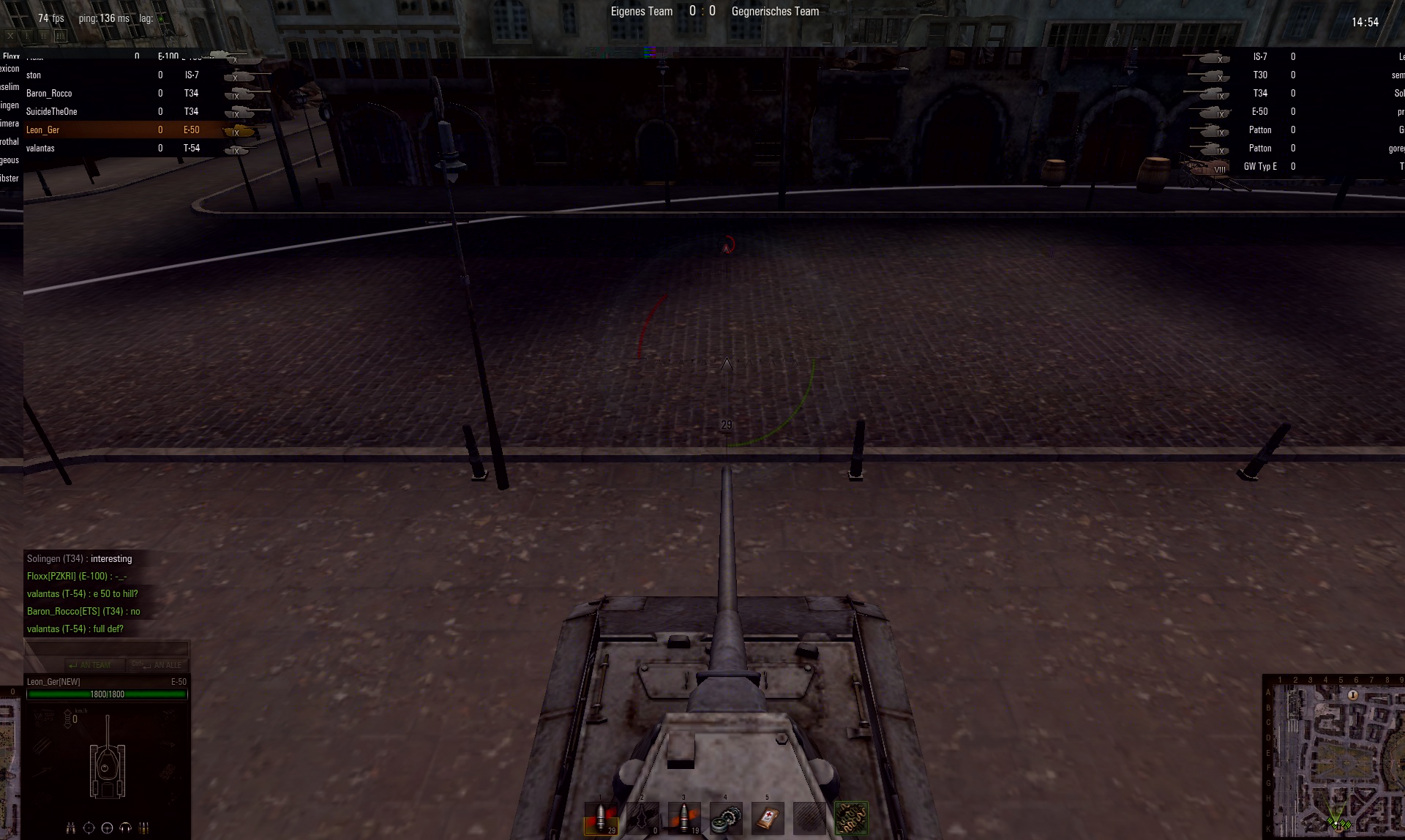
Task: Hide the player list with X button
Action: click(10, 35)
